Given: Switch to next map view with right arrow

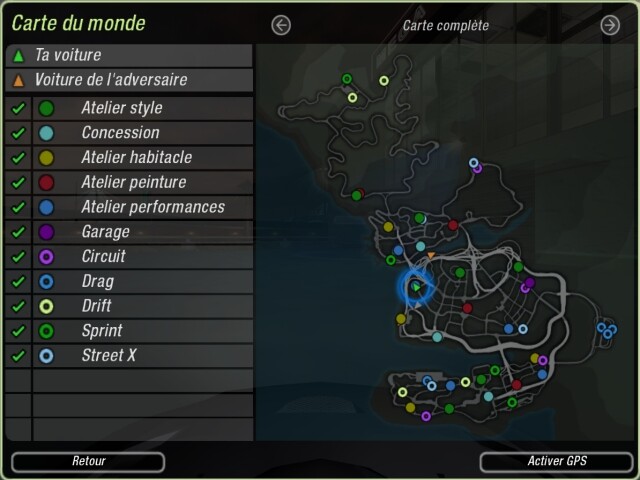Looking at the screenshot, I should (x=610, y=25).
